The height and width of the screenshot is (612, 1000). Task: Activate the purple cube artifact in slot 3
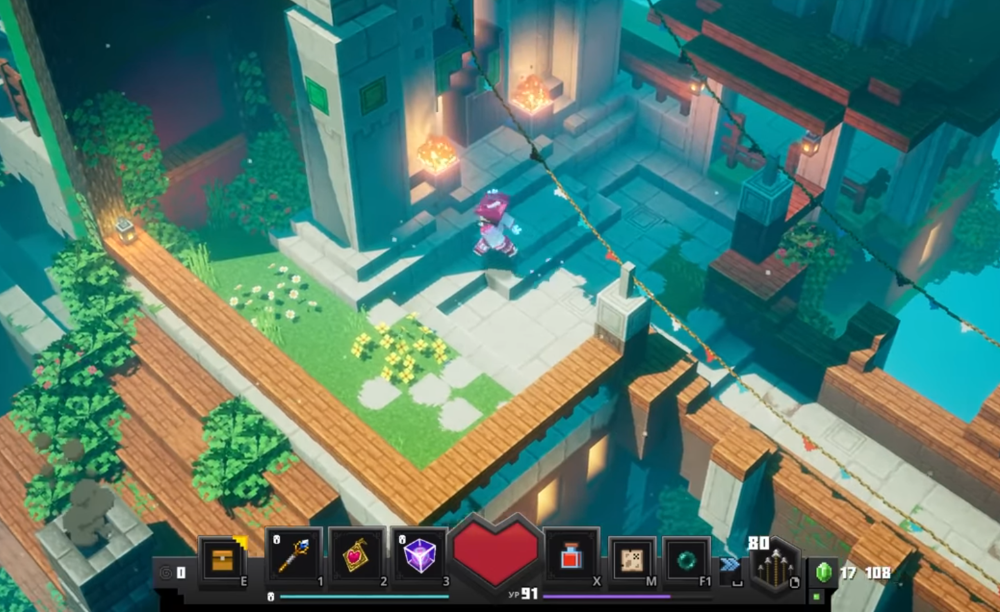pyautogui.click(x=418, y=556)
